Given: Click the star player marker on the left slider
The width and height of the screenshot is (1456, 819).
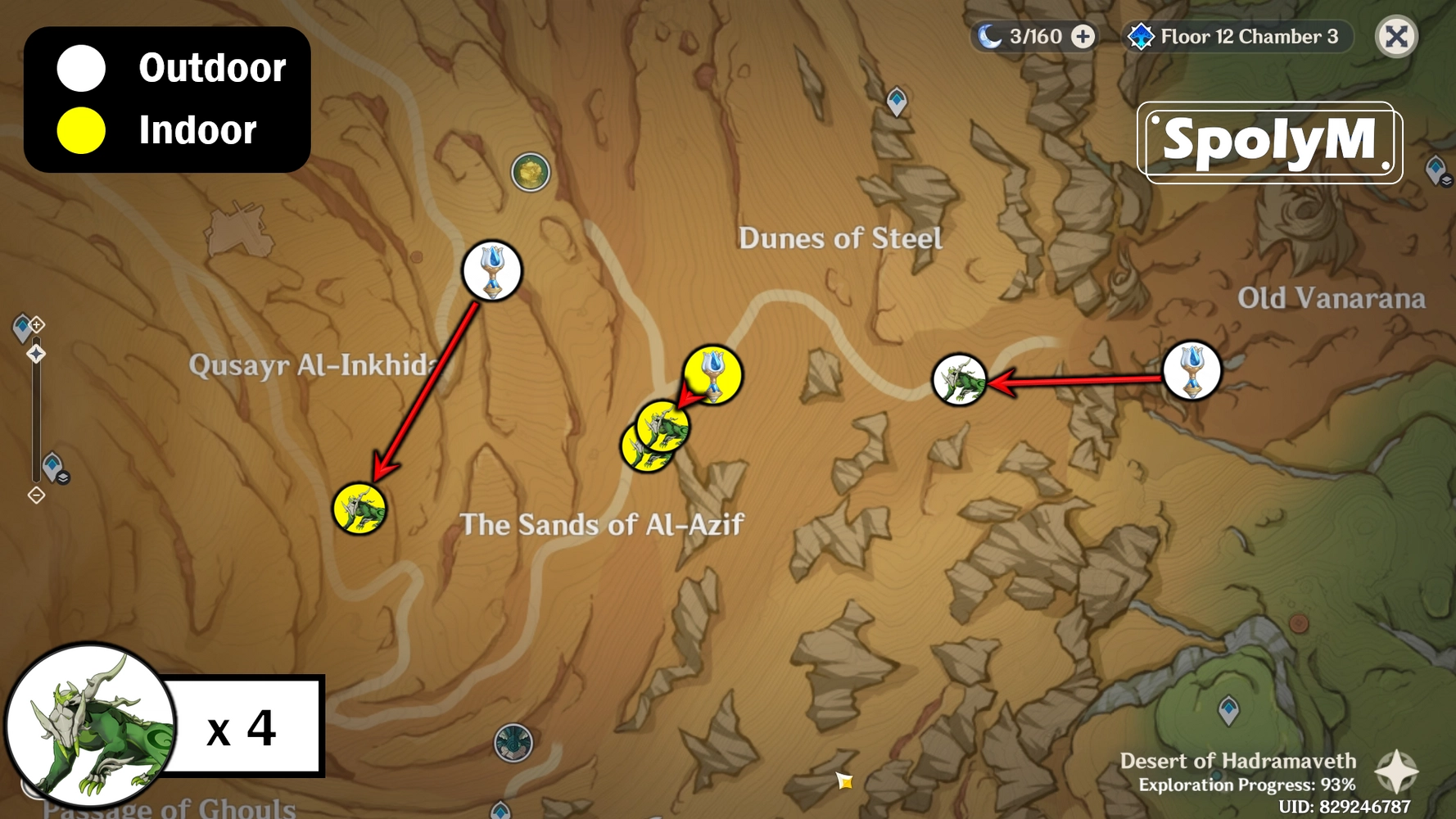Looking at the screenshot, I should 36,353.
